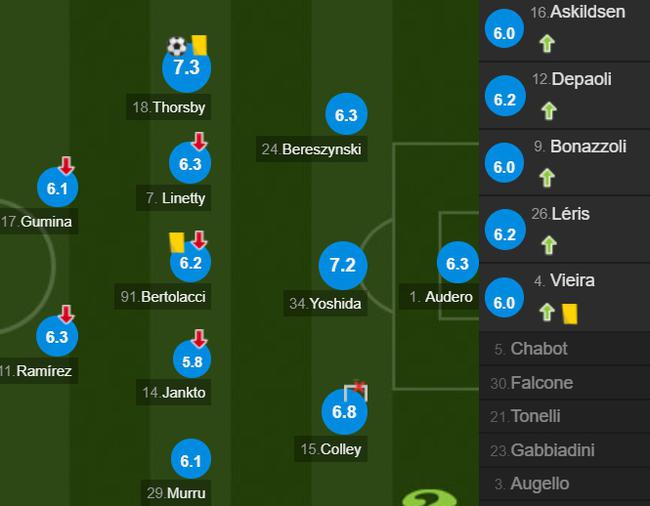
Task: Open Linetty's player rating marker
Action: 190,165
